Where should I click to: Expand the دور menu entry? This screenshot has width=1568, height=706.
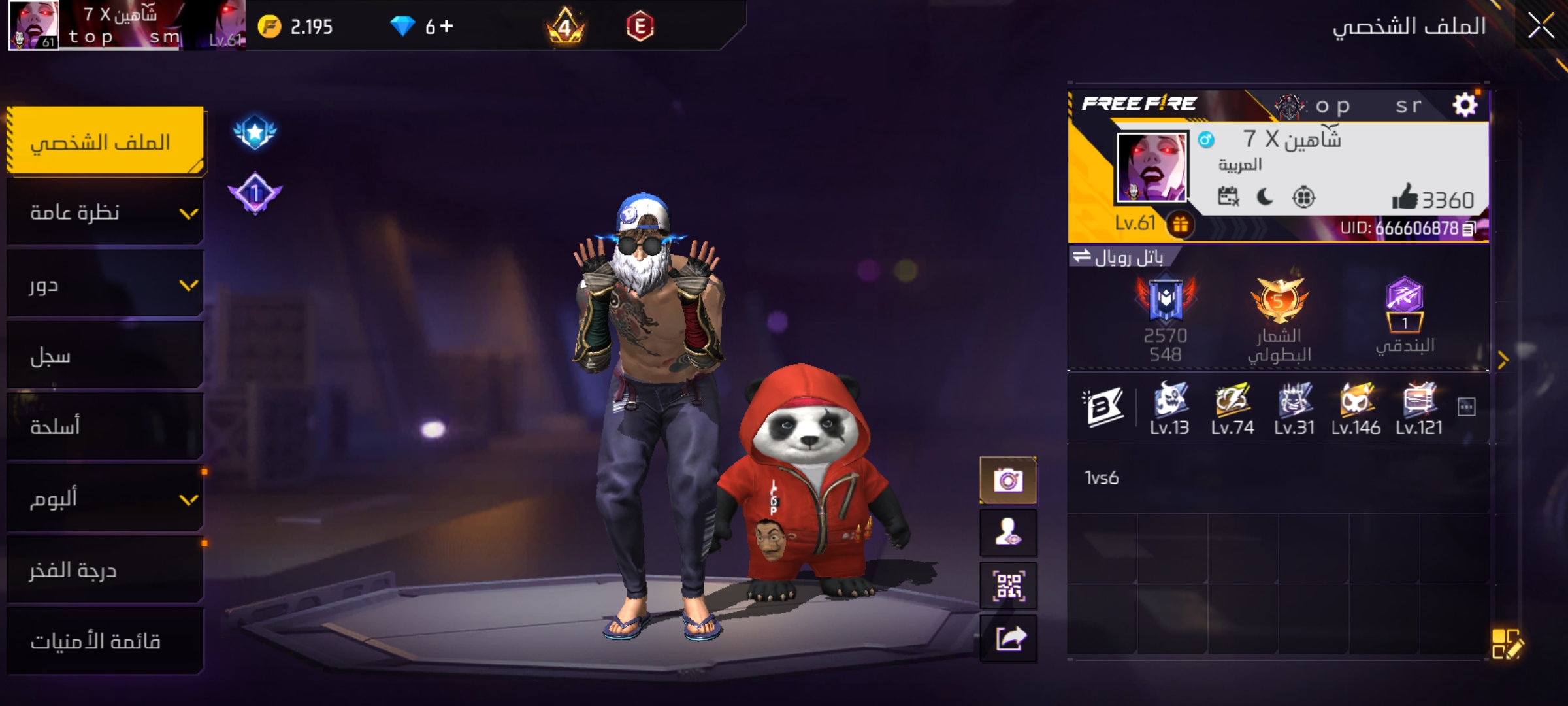coord(106,285)
